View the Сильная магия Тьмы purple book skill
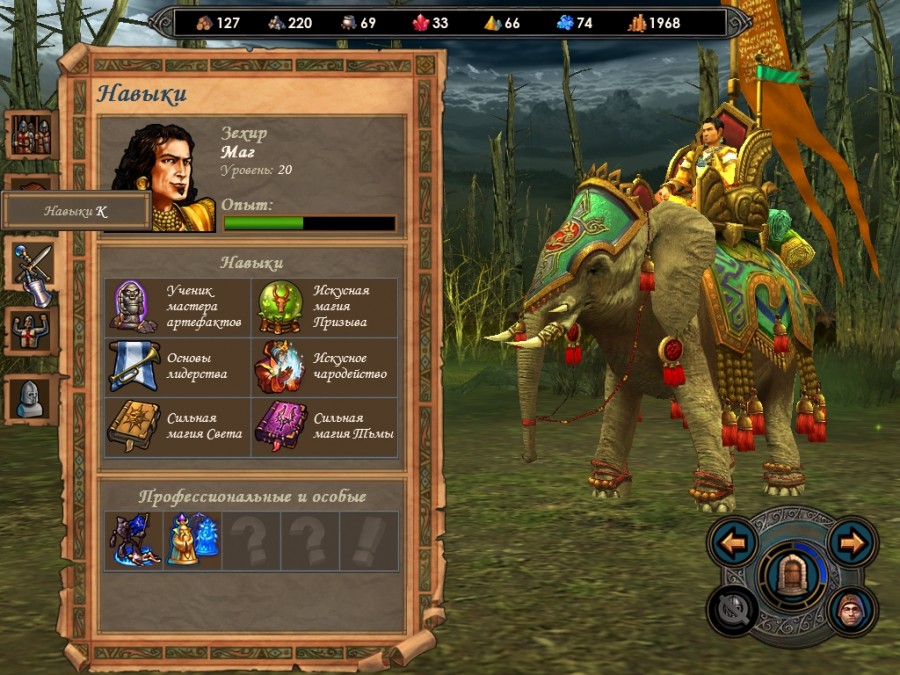The image size is (900, 675). point(280,427)
